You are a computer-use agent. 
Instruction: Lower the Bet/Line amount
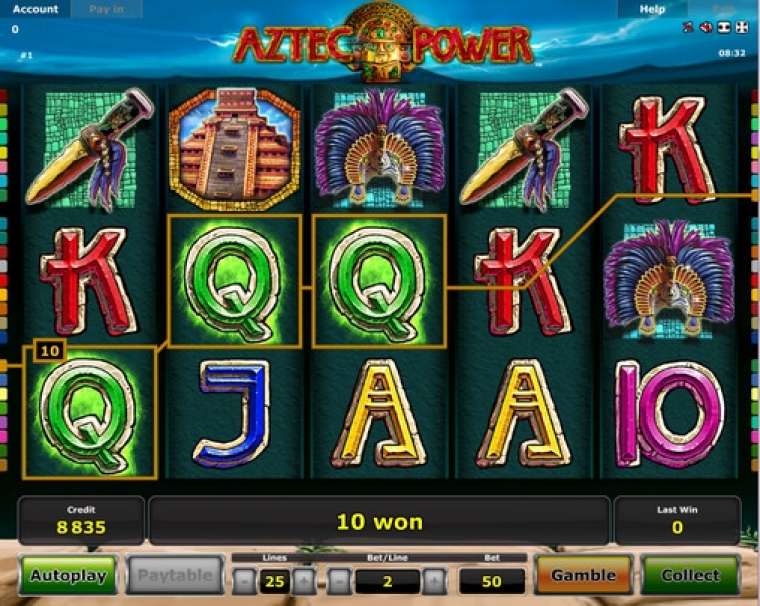click(x=340, y=580)
